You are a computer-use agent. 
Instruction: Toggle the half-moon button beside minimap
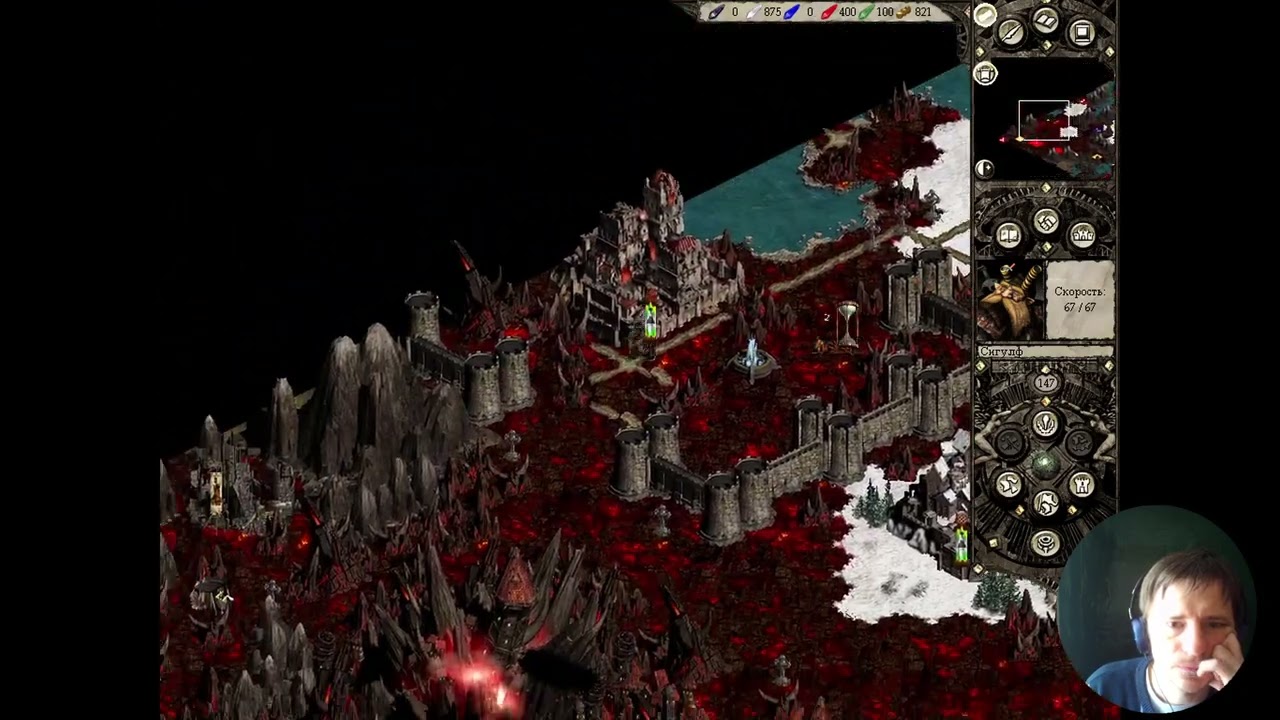point(985,168)
